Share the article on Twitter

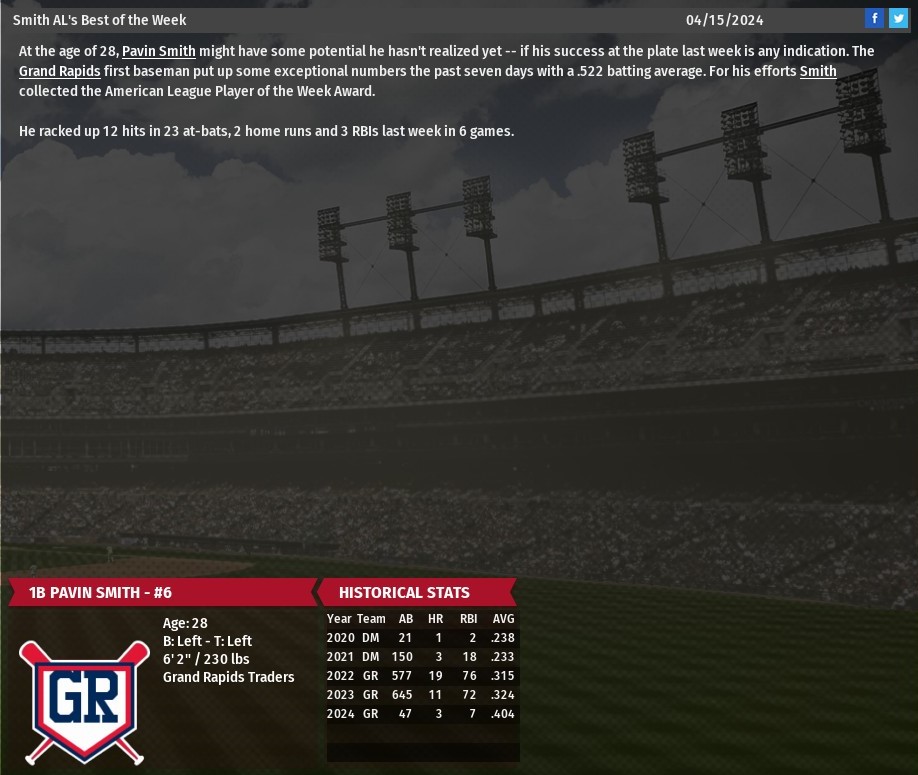(x=898, y=18)
